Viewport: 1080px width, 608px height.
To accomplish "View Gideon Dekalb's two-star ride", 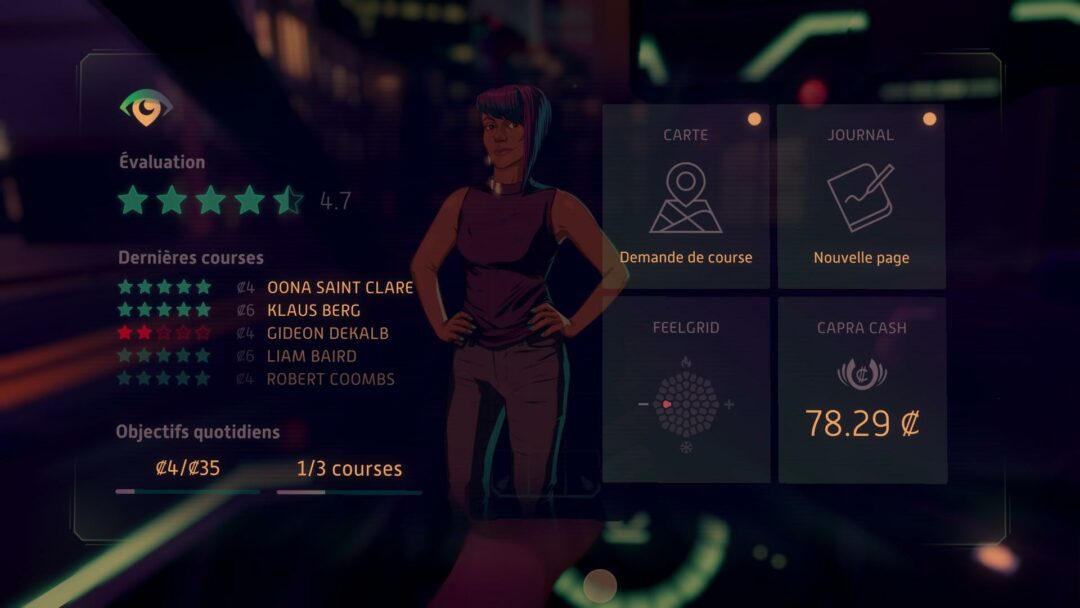I will tap(327, 333).
